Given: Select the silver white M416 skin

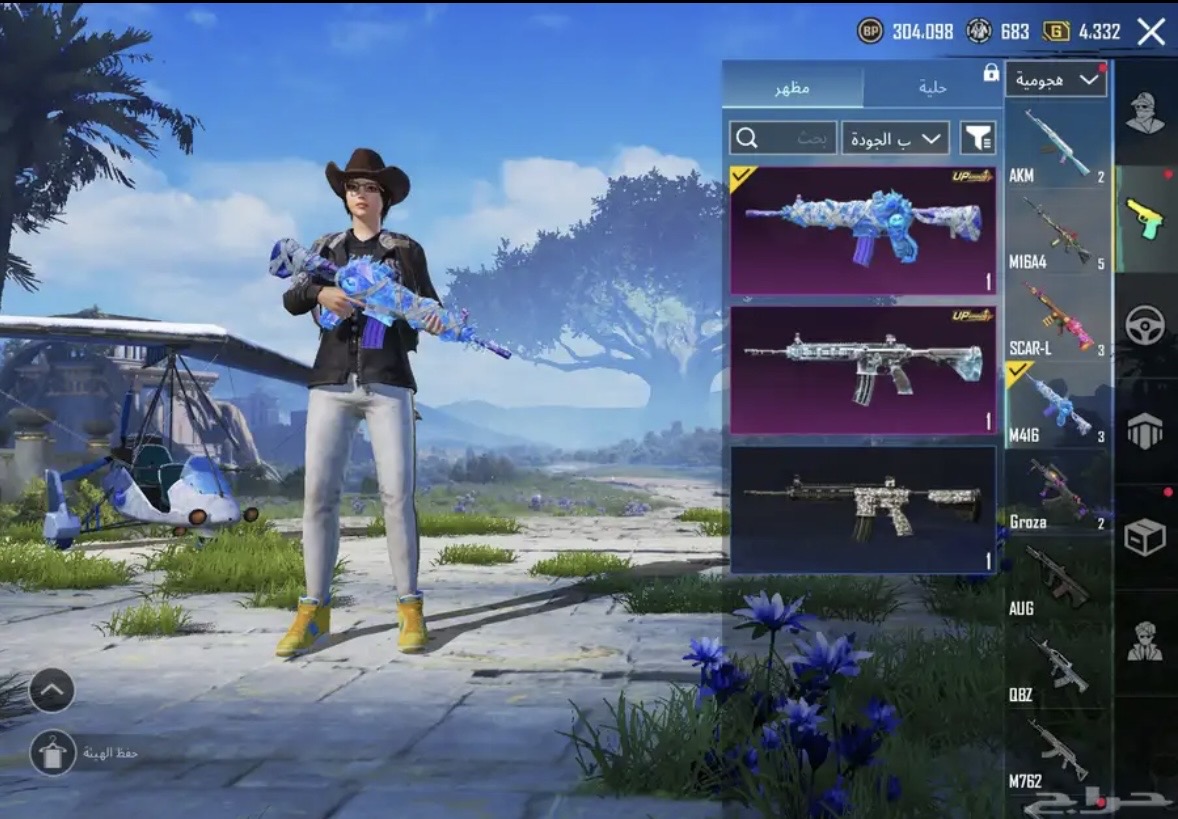Looking at the screenshot, I should click(863, 370).
